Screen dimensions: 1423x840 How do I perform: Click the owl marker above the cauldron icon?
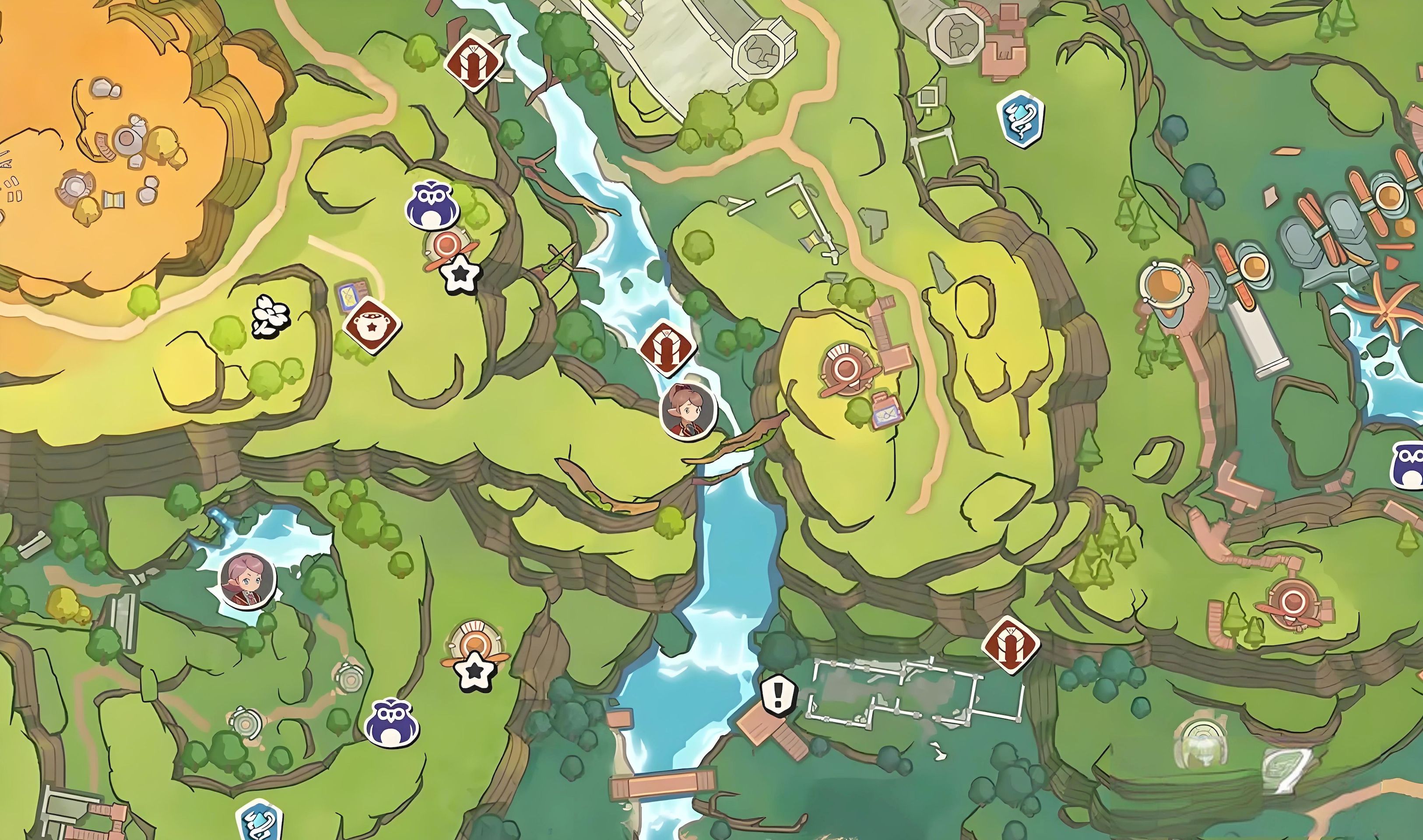432,205
